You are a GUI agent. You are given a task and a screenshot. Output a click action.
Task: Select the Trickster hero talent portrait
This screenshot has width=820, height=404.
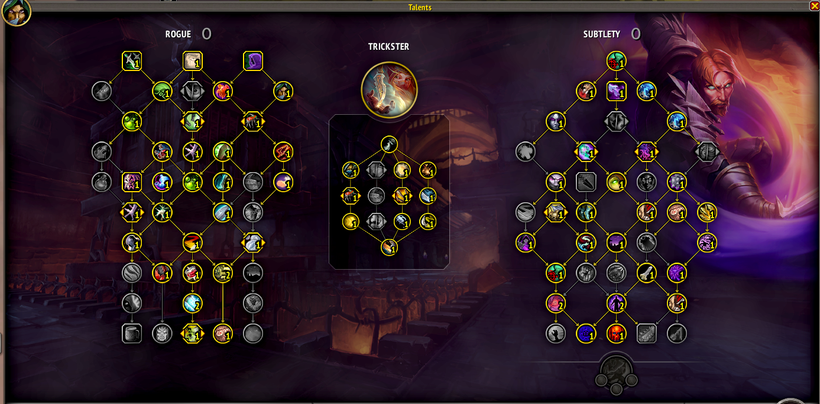389,85
